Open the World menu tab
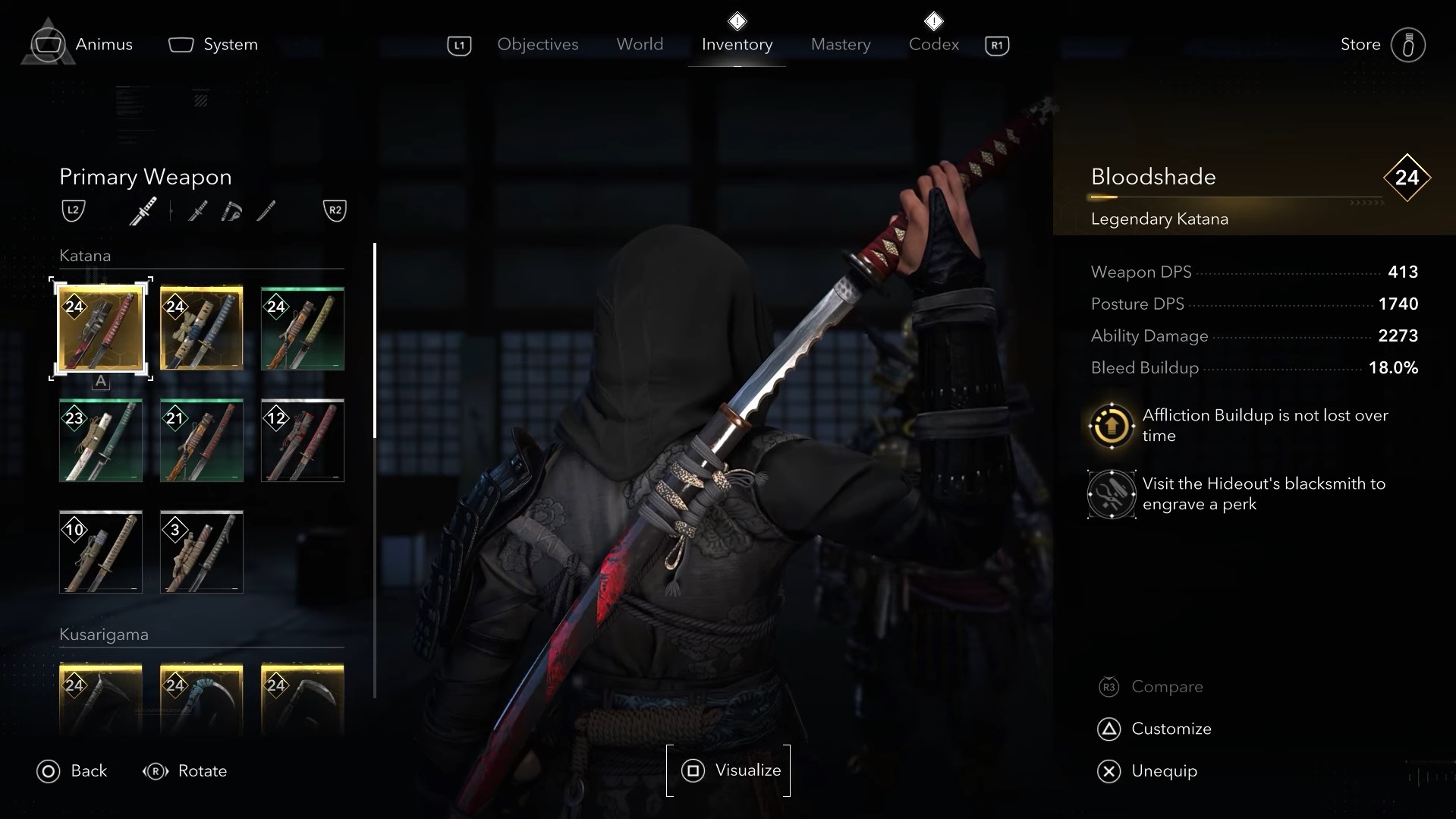The image size is (1456, 819). coord(639,45)
